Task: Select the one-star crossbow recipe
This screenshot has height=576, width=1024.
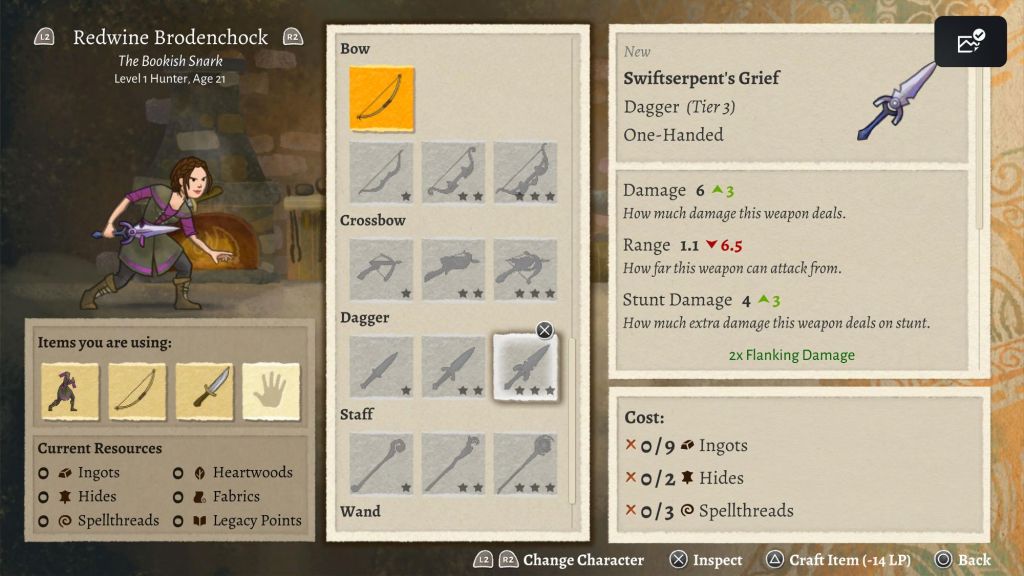Action: point(381,269)
